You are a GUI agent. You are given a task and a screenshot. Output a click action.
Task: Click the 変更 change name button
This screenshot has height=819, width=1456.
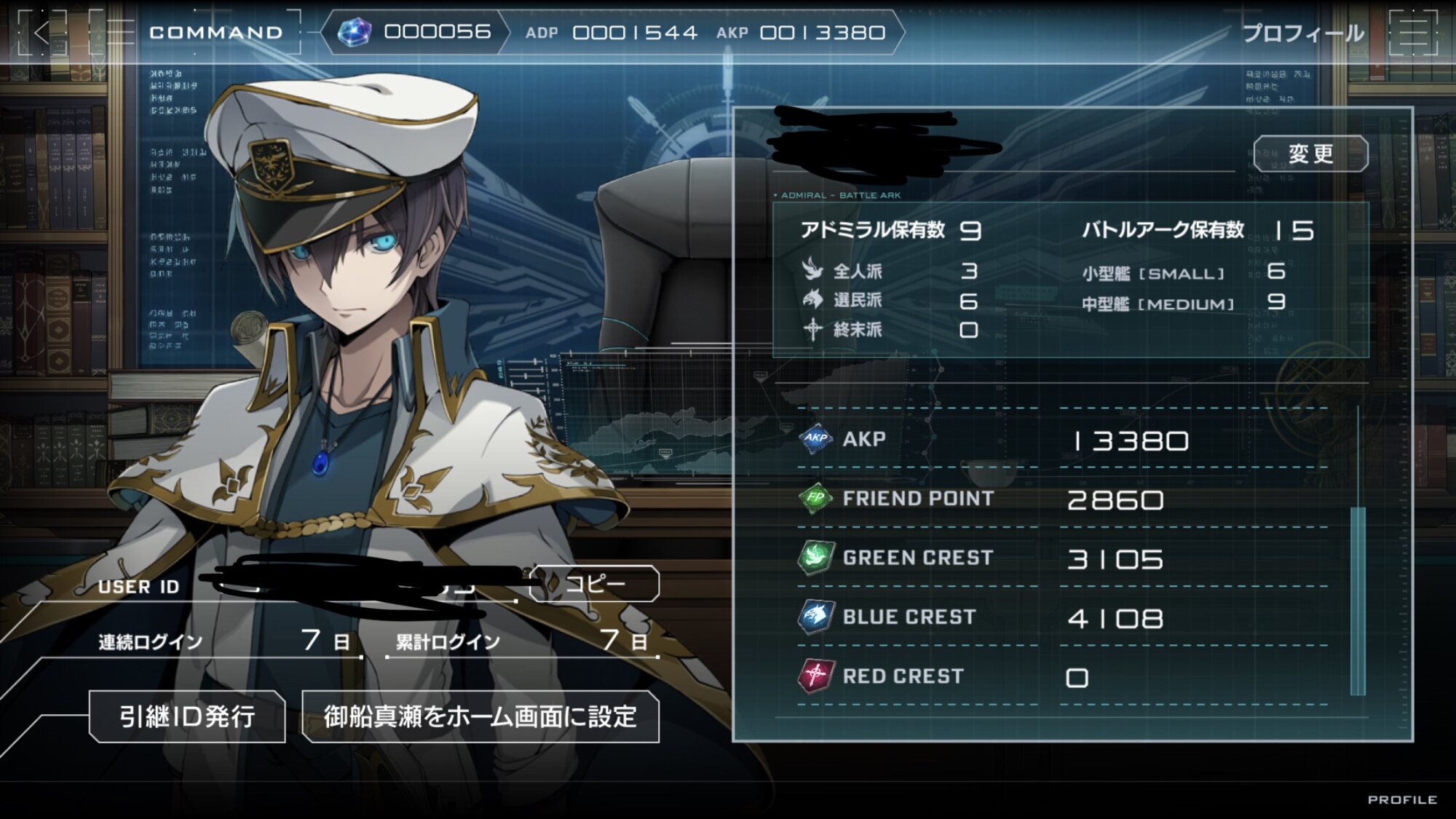[1310, 154]
